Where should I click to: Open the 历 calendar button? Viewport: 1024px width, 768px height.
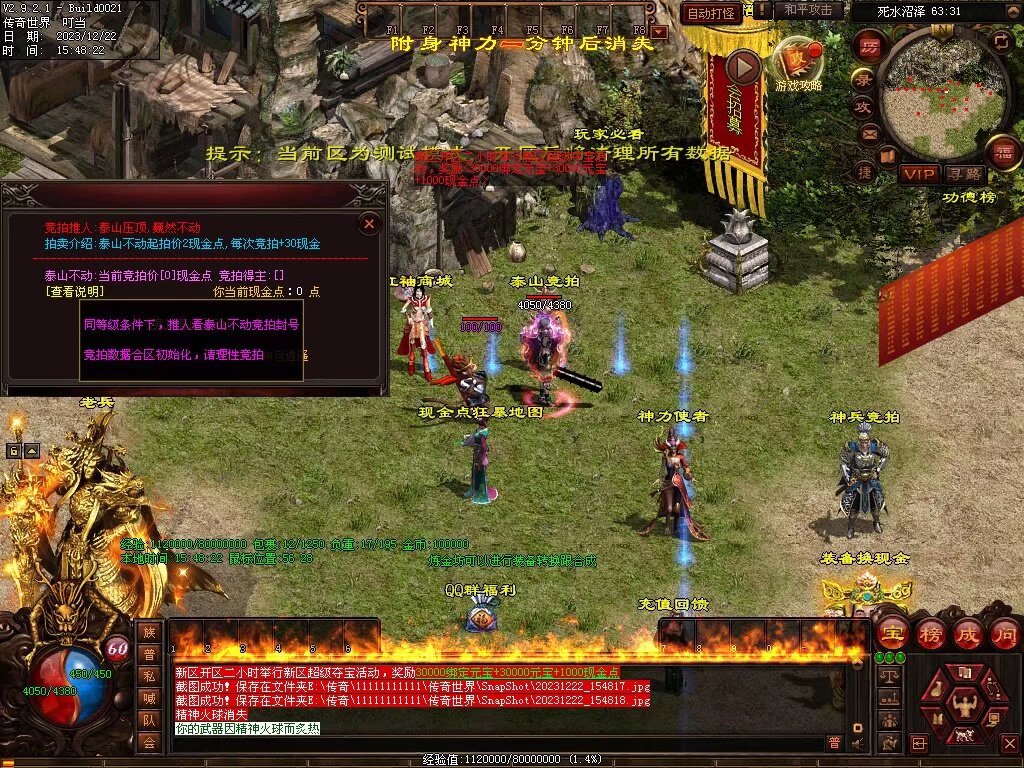(870, 47)
